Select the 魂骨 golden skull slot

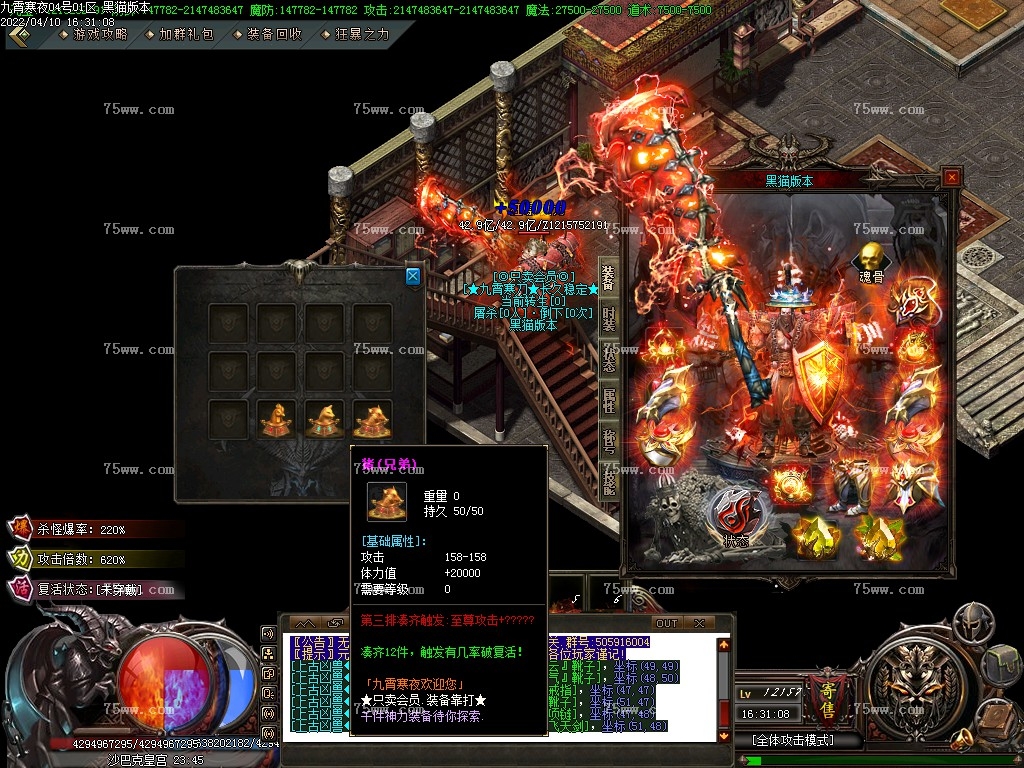(x=871, y=259)
